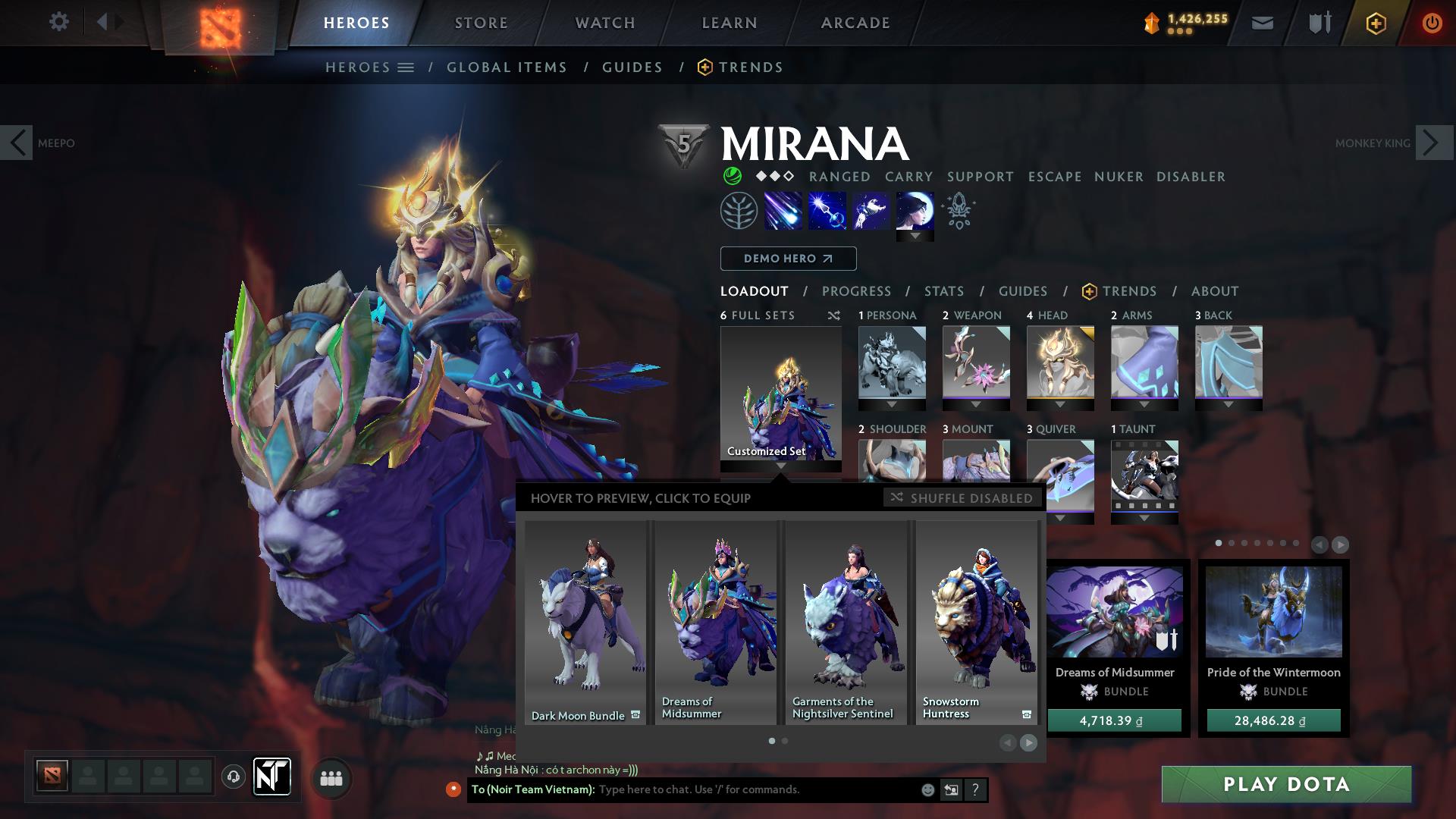Click the DEMO HERO button
1456x819 pixels.
[x=787, y=259]
